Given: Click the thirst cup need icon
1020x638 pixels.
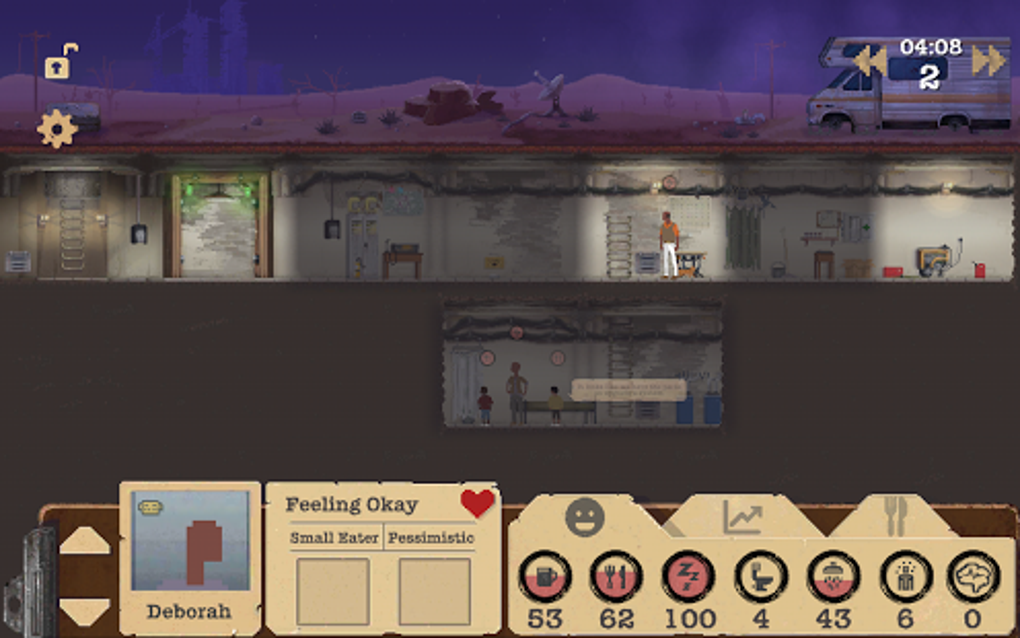Looking at the screenshot, I should (545, 576).
